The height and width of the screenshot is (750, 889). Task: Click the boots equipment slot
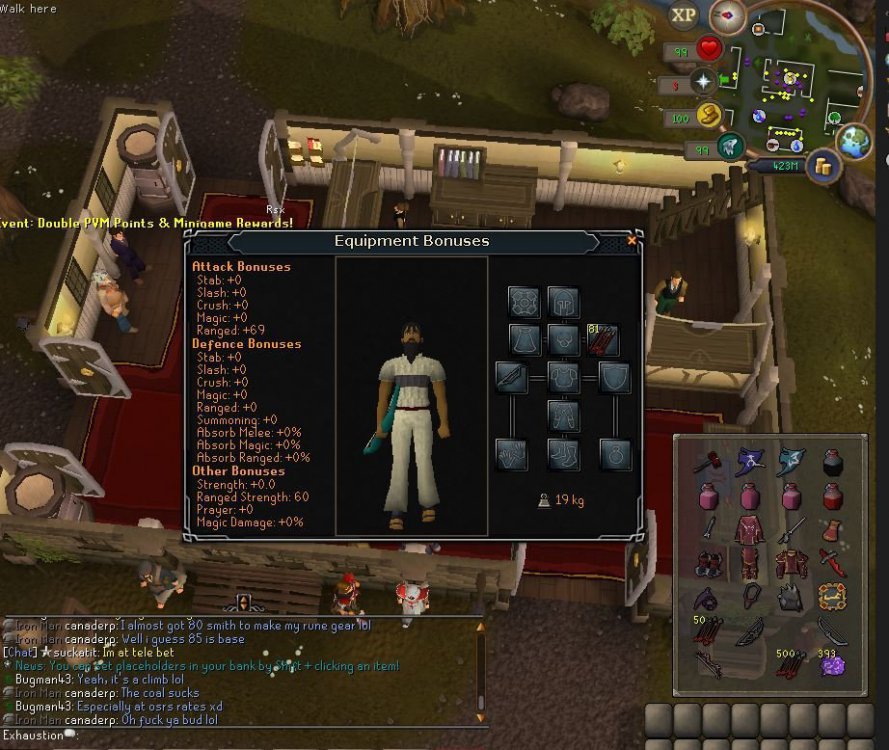coord(563,453)
